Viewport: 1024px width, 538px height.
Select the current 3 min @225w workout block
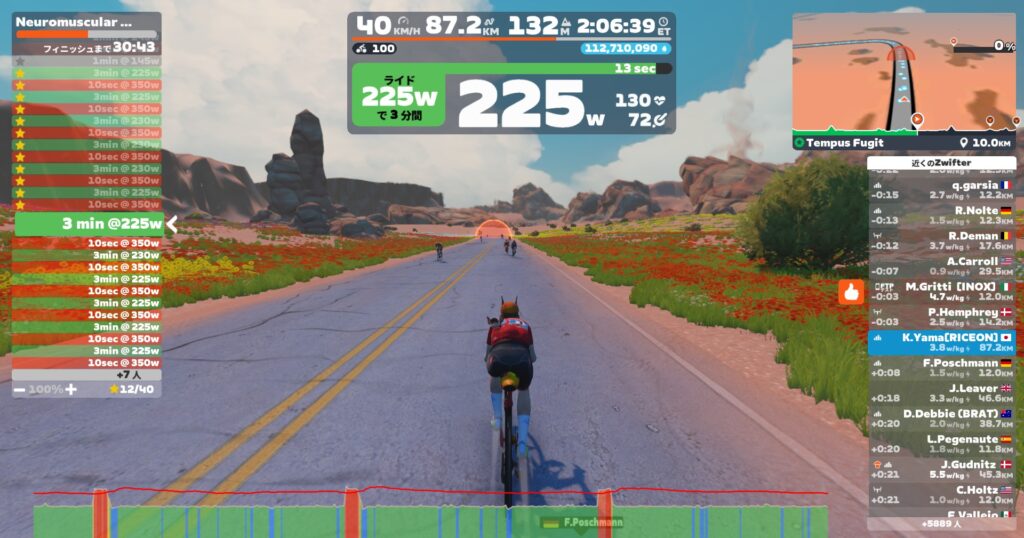pyautogui.click(x=88, y=223)
